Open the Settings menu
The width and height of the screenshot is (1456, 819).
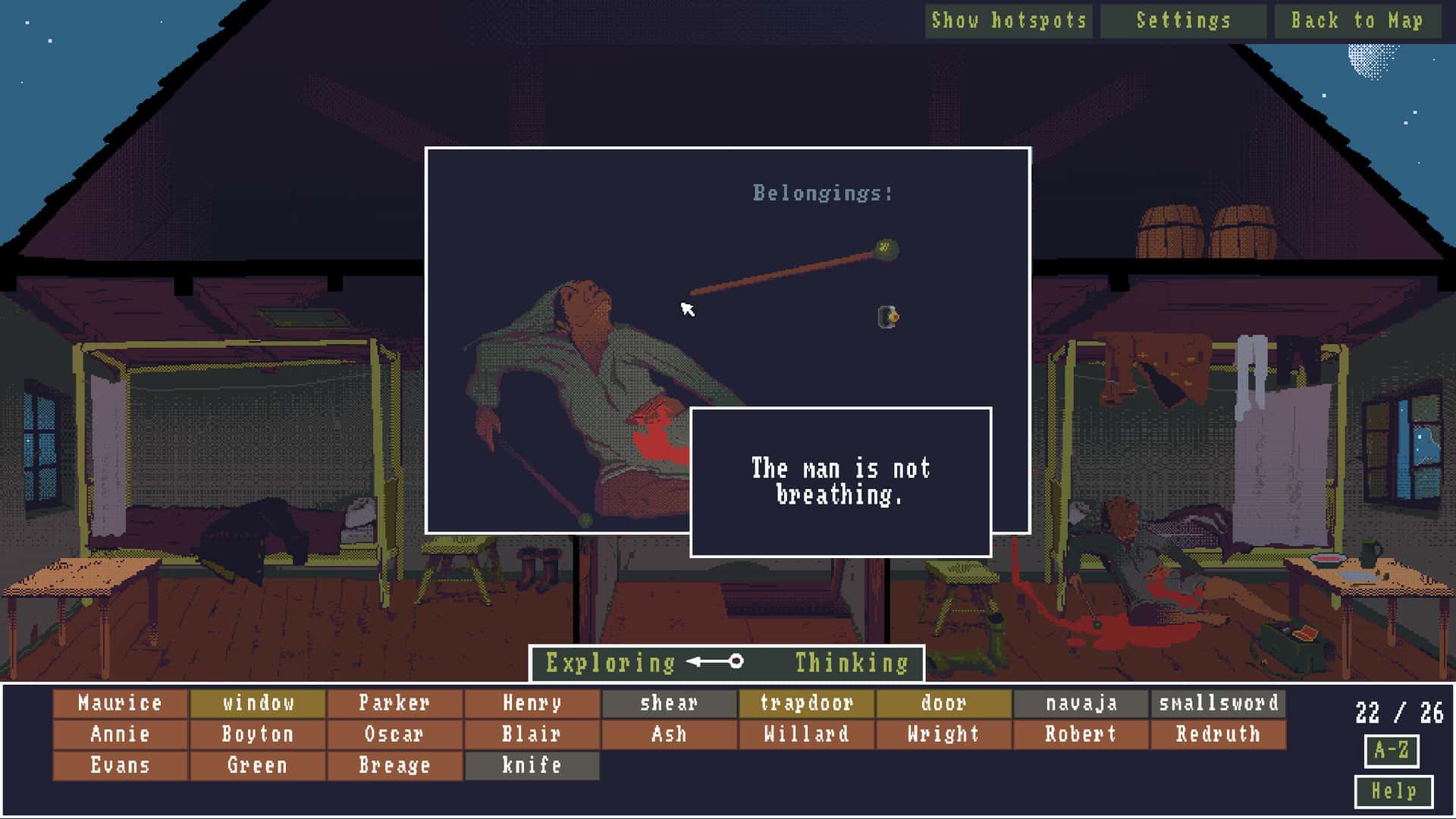tap(1183, 20)
